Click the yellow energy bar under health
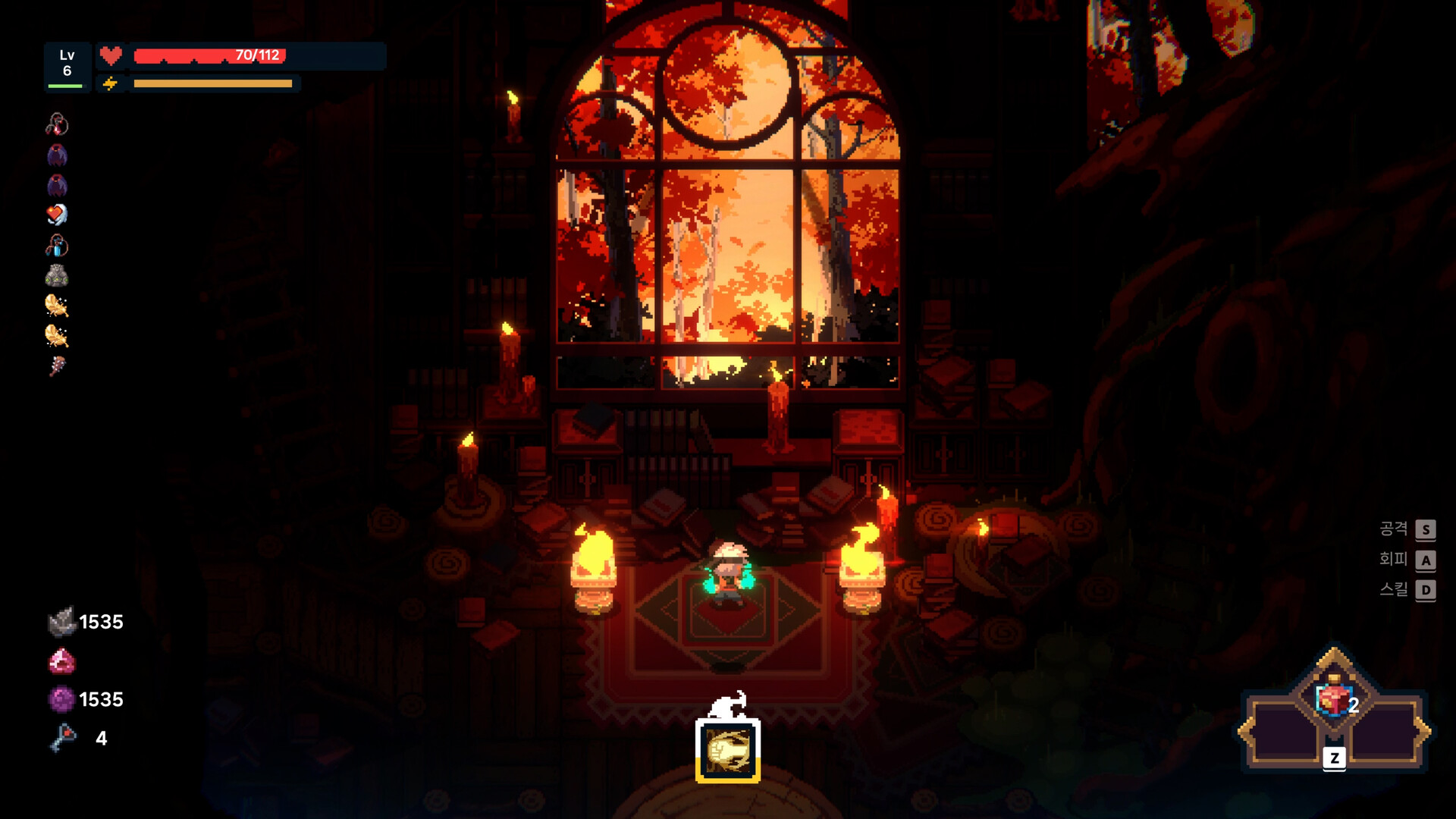The height and width of the screenshot is (819, 1456). pos(212,83)
